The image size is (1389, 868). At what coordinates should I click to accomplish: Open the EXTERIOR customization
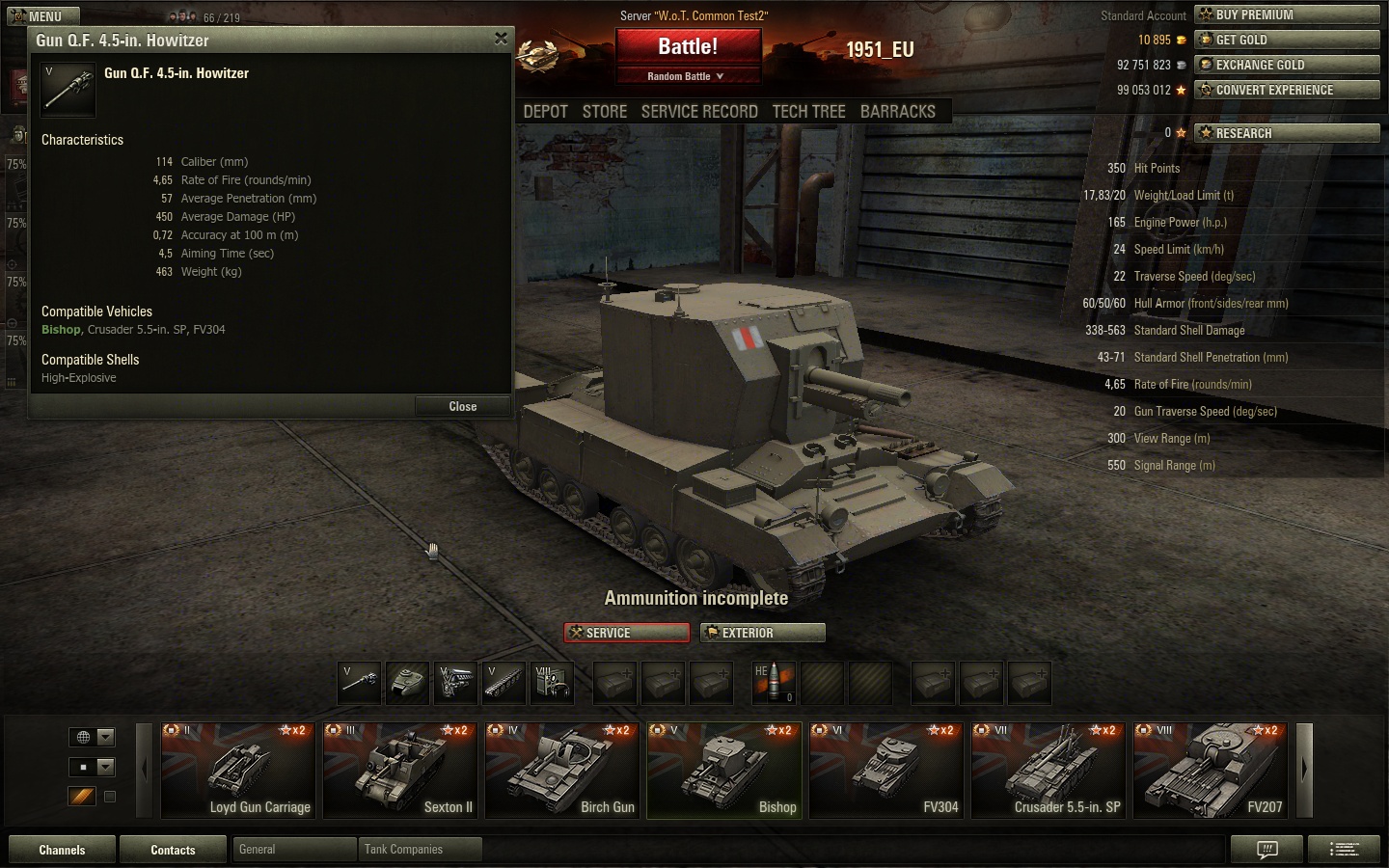[x=762, y=633]
